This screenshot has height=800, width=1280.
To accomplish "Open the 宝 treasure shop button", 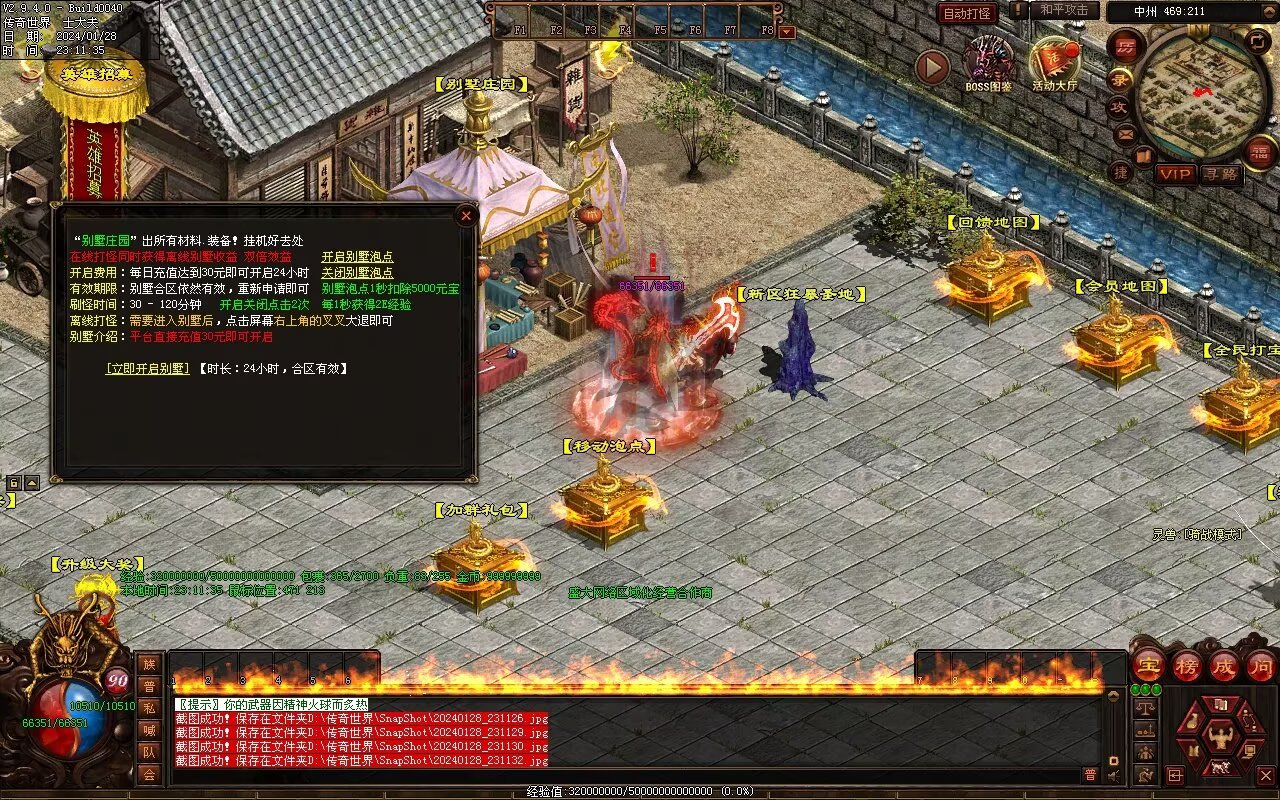I will [x=1149, y=665].
